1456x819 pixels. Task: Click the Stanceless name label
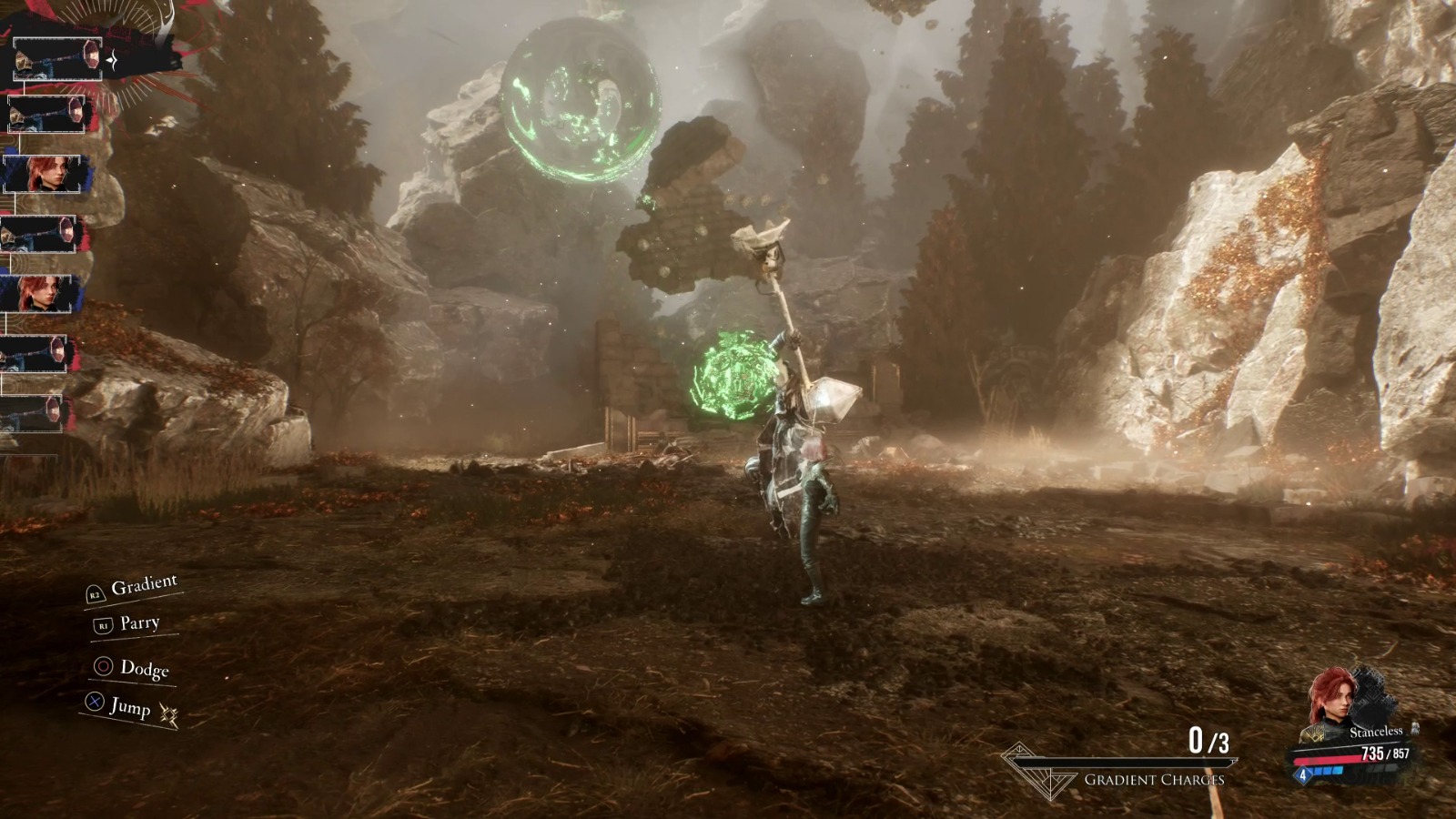point(1376,732)
